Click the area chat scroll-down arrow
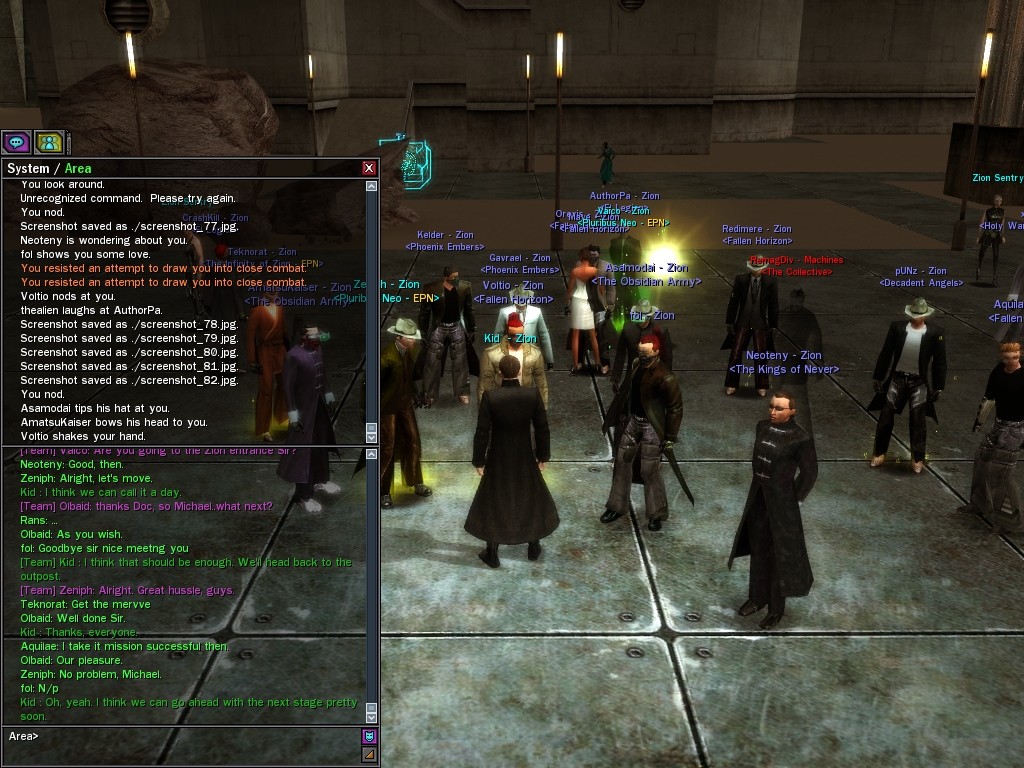Image resolution: width=1024 pixels, height=768 pixels. coord(371,717)
